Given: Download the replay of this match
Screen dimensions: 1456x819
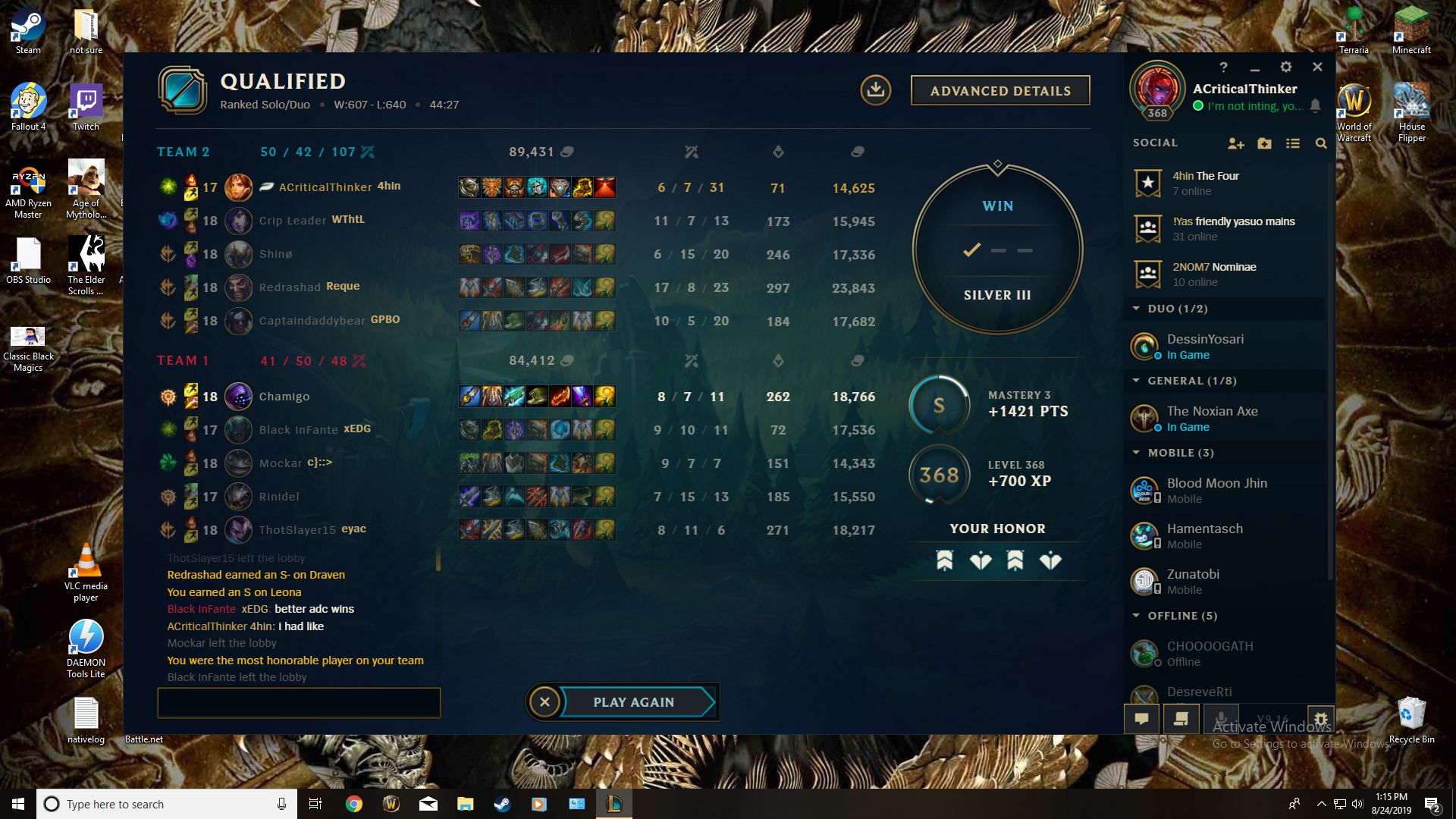Looking at the screenshot, I should pyautogui.click(x=877, y=90).
